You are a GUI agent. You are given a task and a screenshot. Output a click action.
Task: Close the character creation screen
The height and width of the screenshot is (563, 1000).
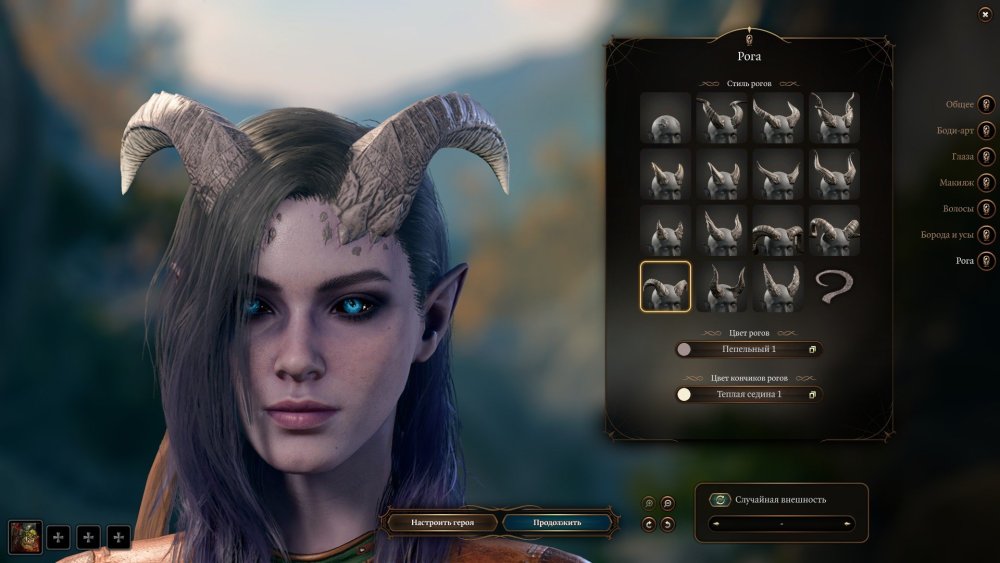986,14
